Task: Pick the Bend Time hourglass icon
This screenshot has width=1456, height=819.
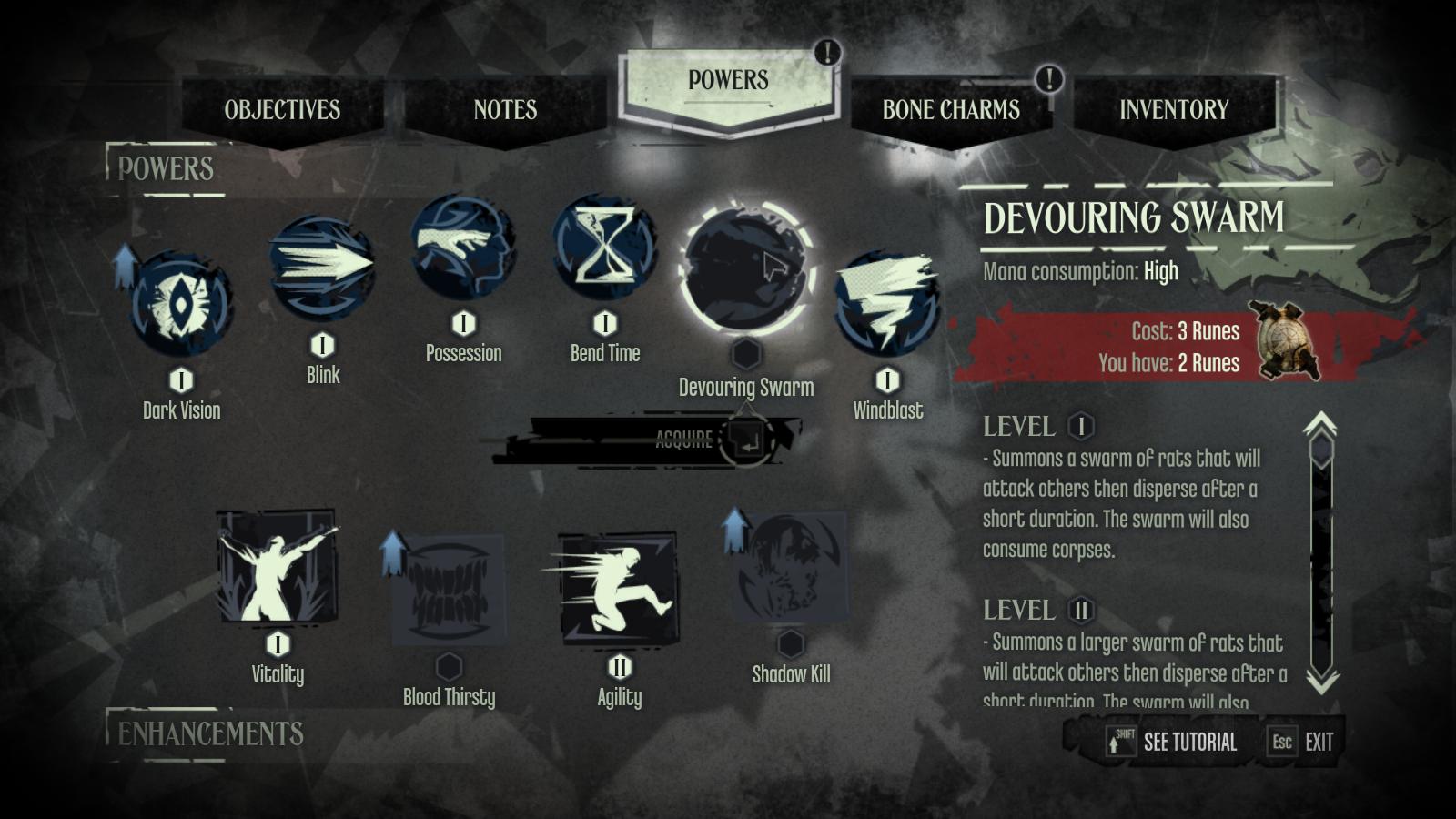Action: 604,247
